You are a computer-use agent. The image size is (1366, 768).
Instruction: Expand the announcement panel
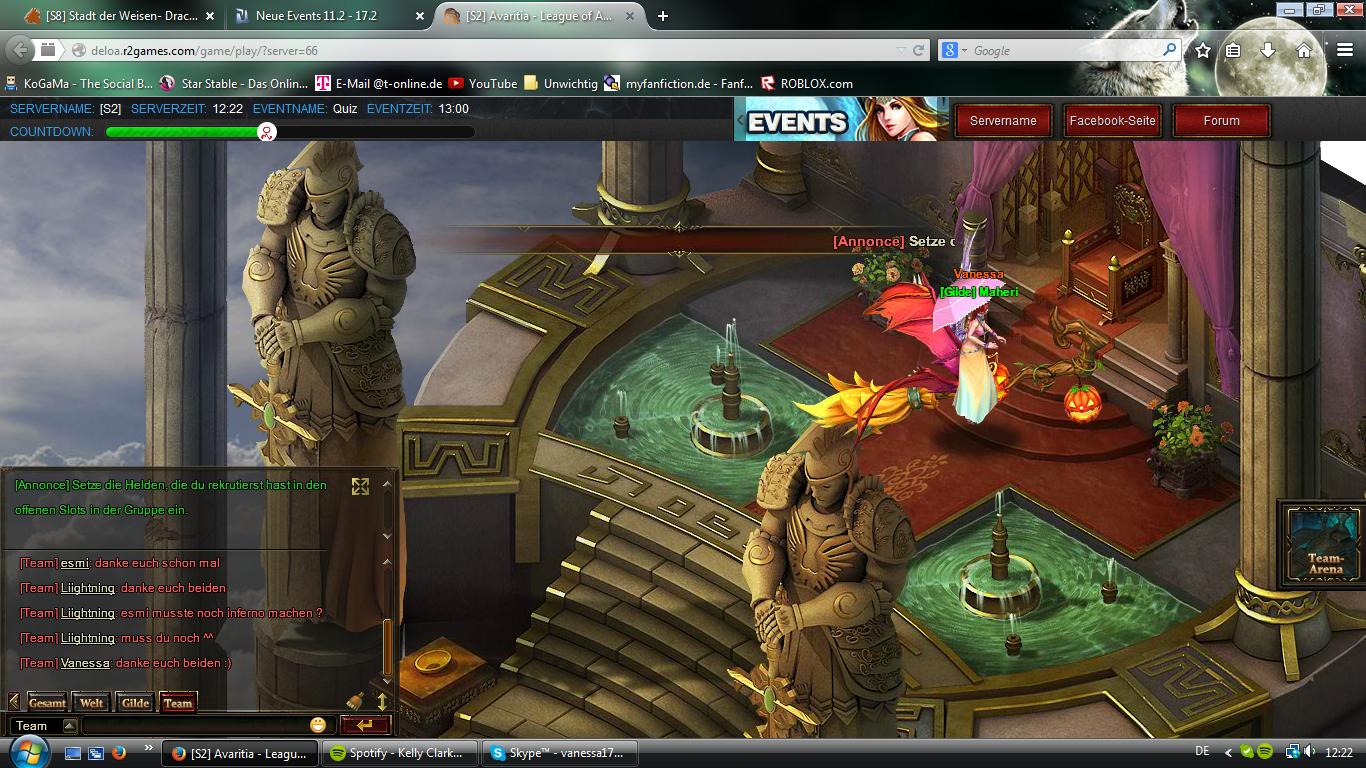[x=360, y=486]
